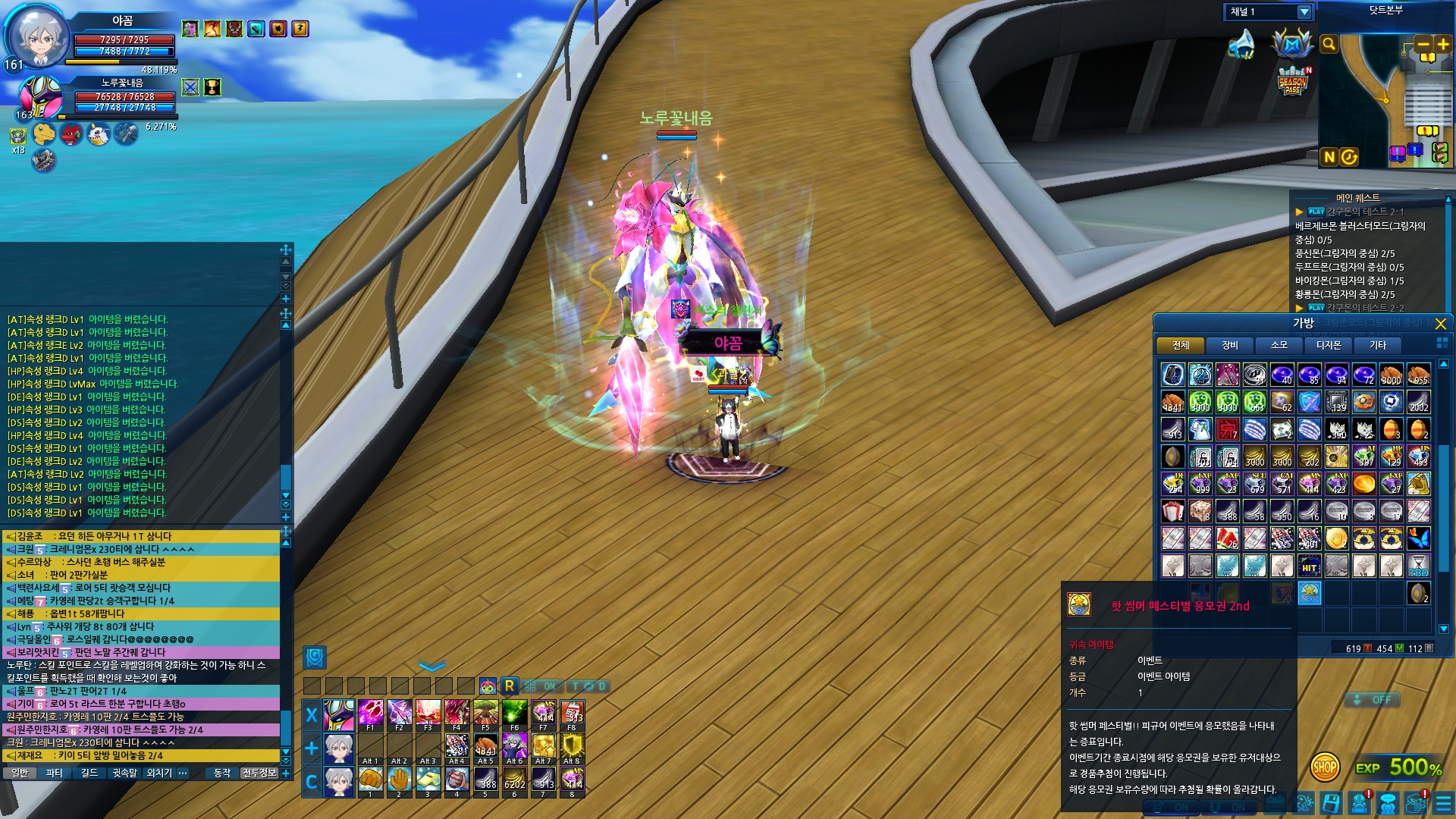Screen dimensions: 1456x819
Task: Zoom out the minimap with minus button
Action: 1423,45
